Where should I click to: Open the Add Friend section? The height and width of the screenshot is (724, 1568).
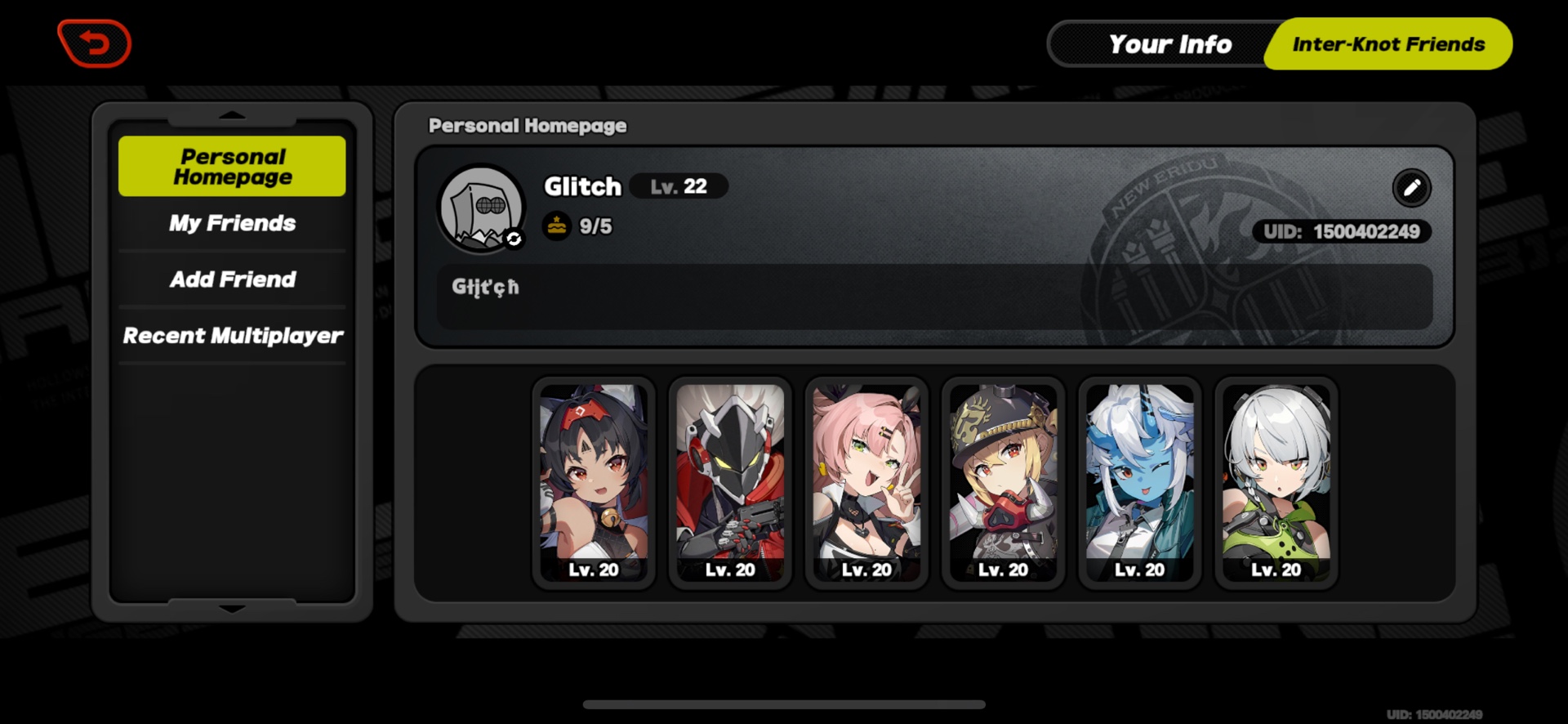click(232, 279)
